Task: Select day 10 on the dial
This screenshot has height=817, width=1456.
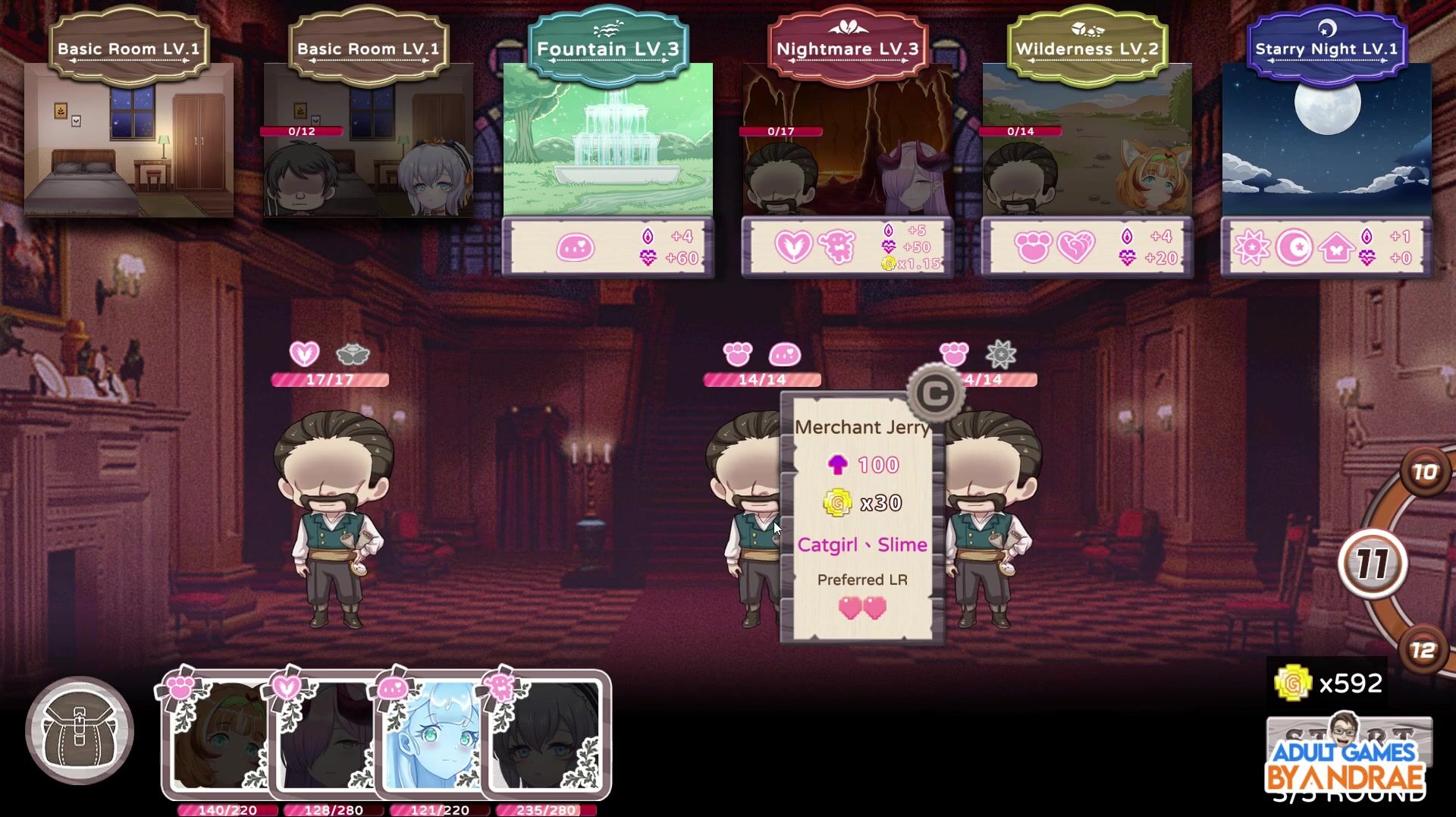Action: (x=1425, y=473)
